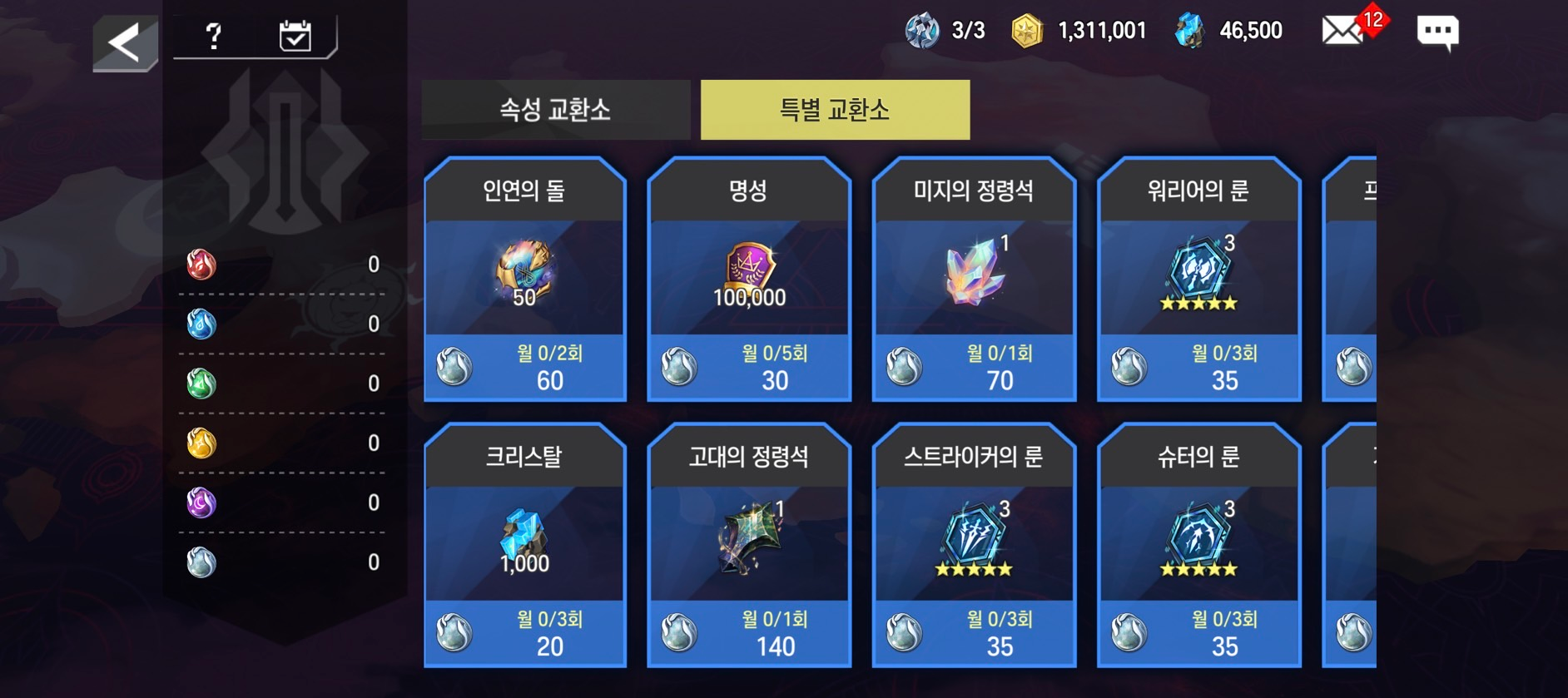Open the mailbox with 12 notifications
The width and height of the screenshot is (1568, 698).
point(1344,31)
